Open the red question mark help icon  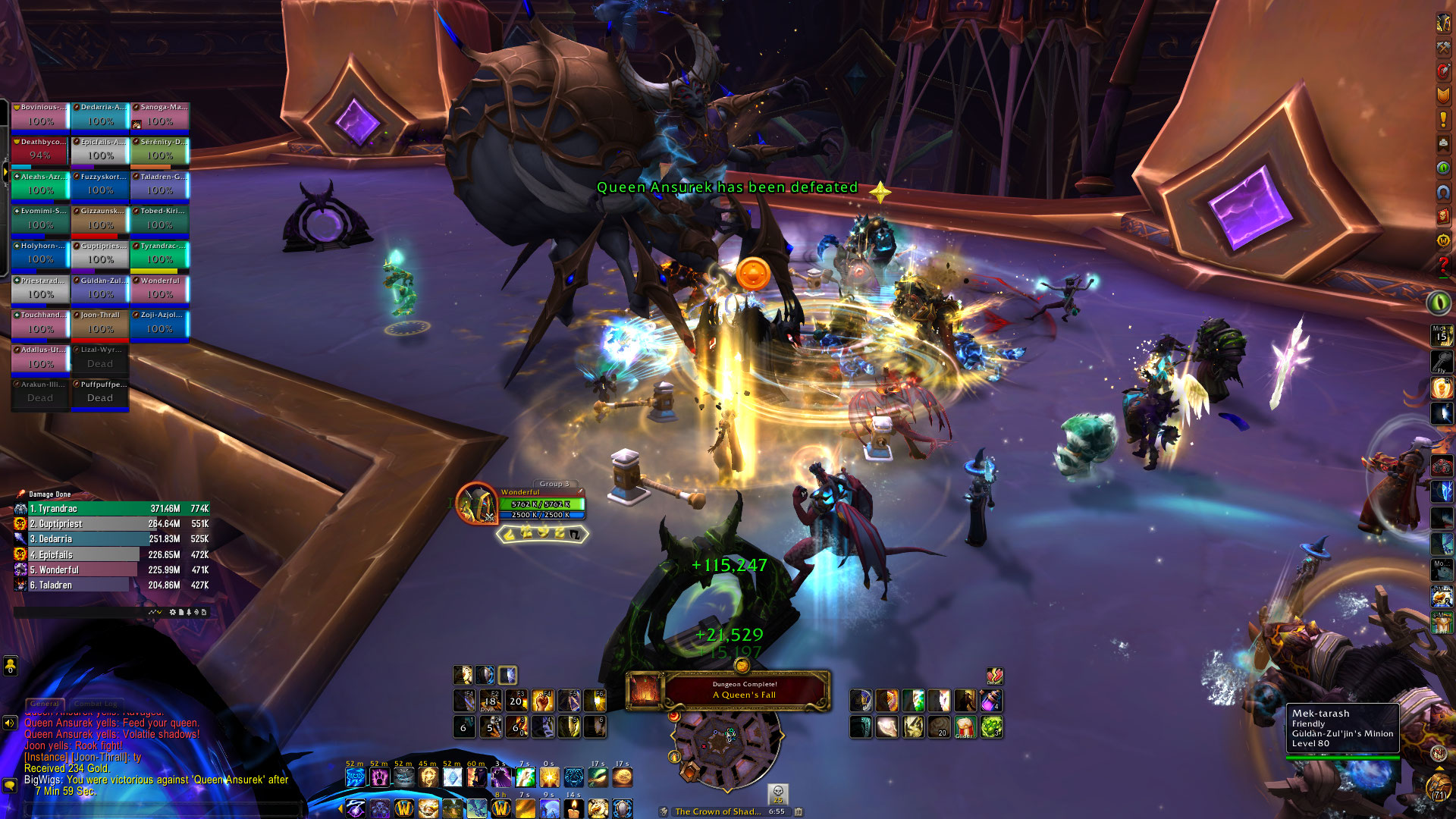point(1443,265)
